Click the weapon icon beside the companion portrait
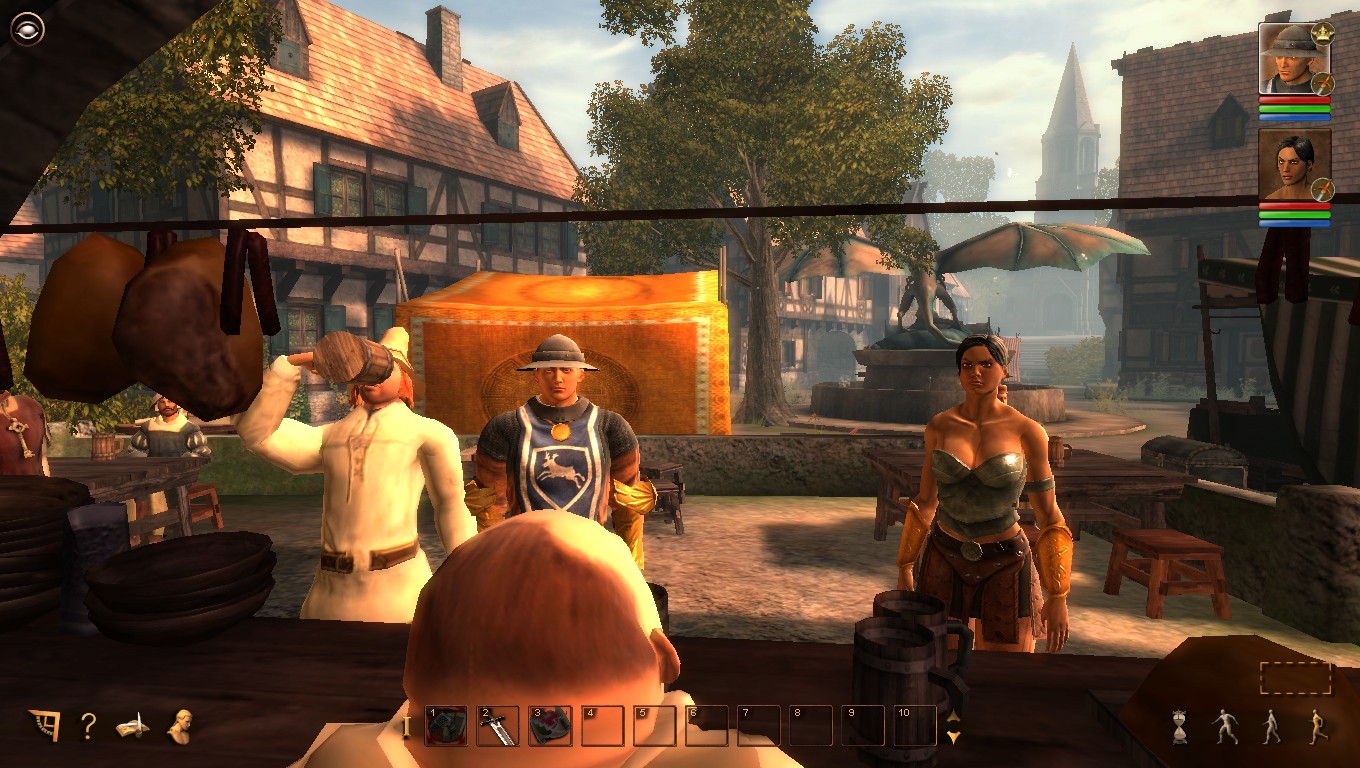 click(x=1323, y=189)
